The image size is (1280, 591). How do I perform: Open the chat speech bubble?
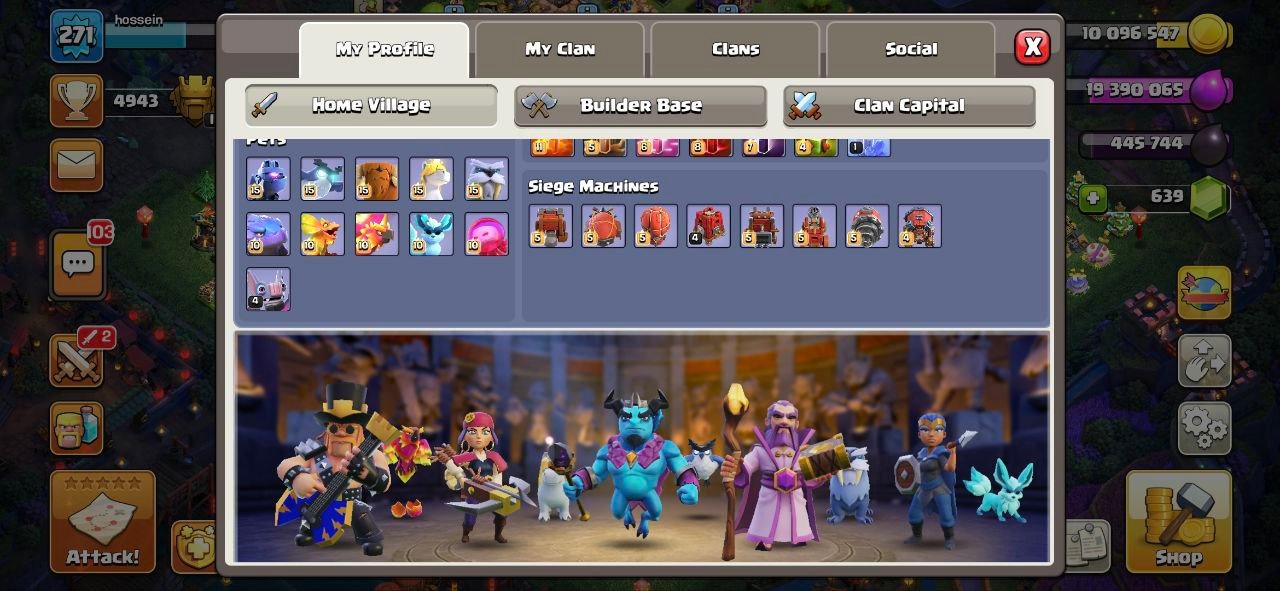tap(77, 264)
